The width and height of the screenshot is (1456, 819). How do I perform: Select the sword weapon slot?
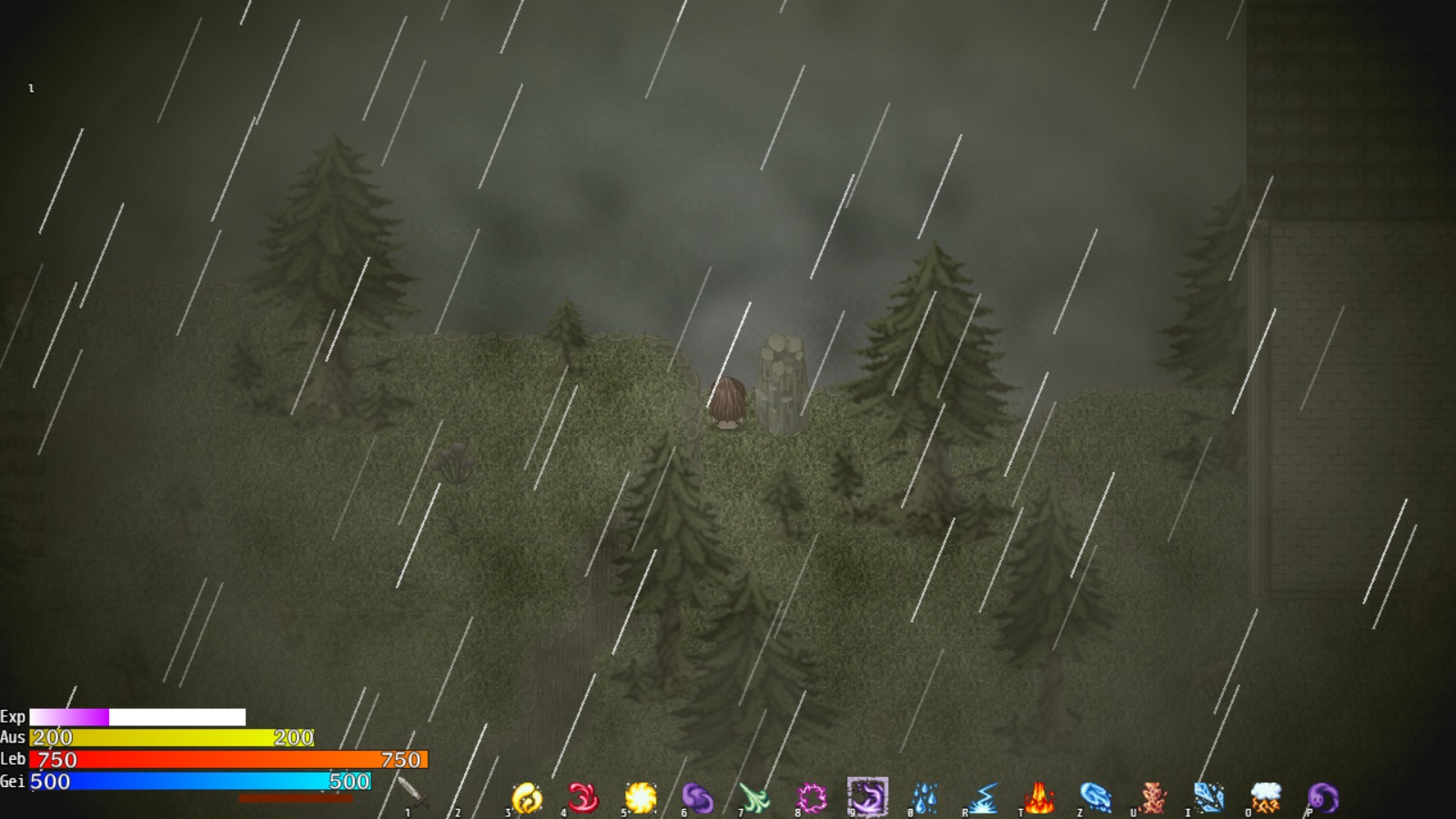[410, 793]
